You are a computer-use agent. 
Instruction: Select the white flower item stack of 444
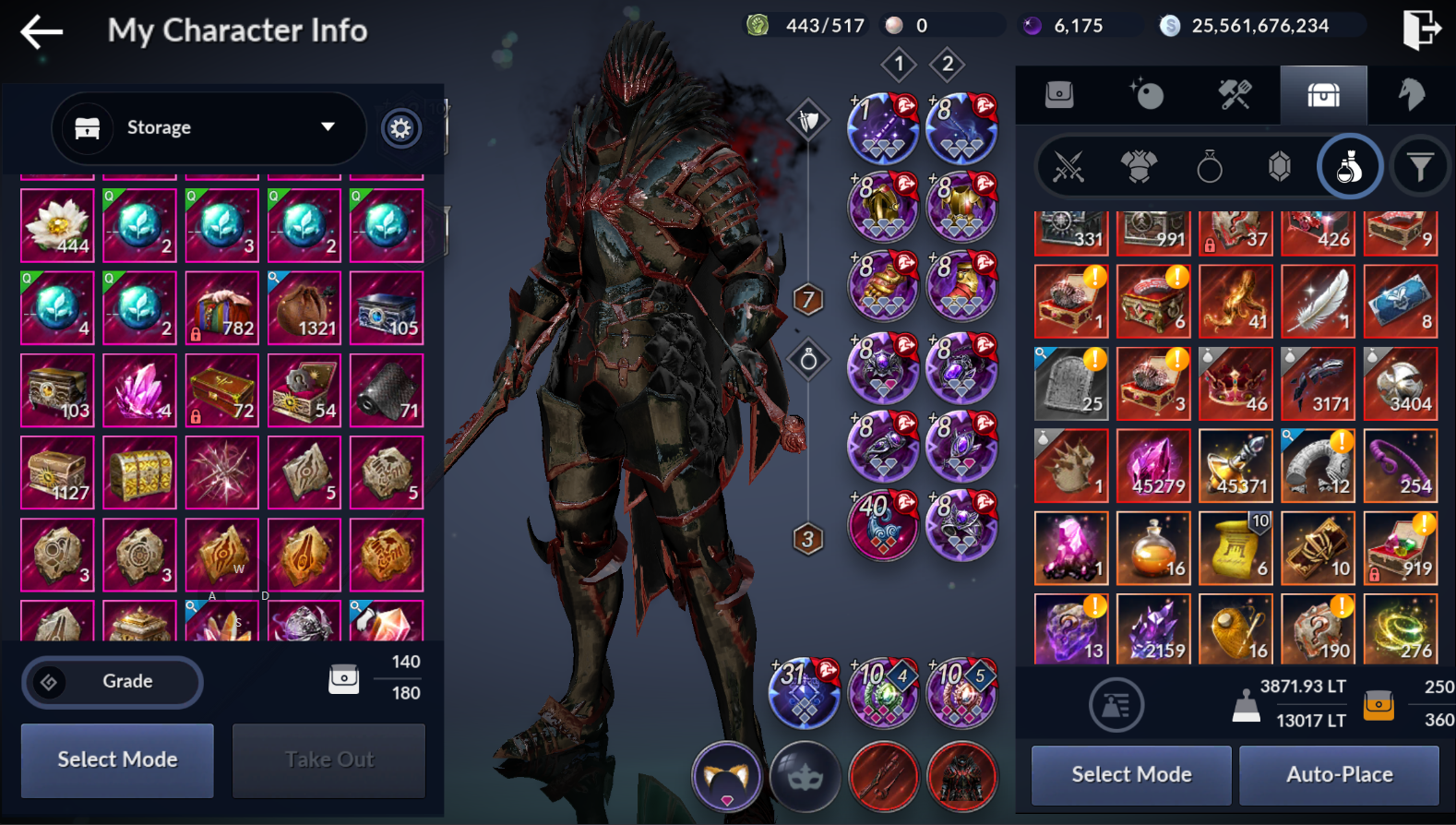coord(57,226)
